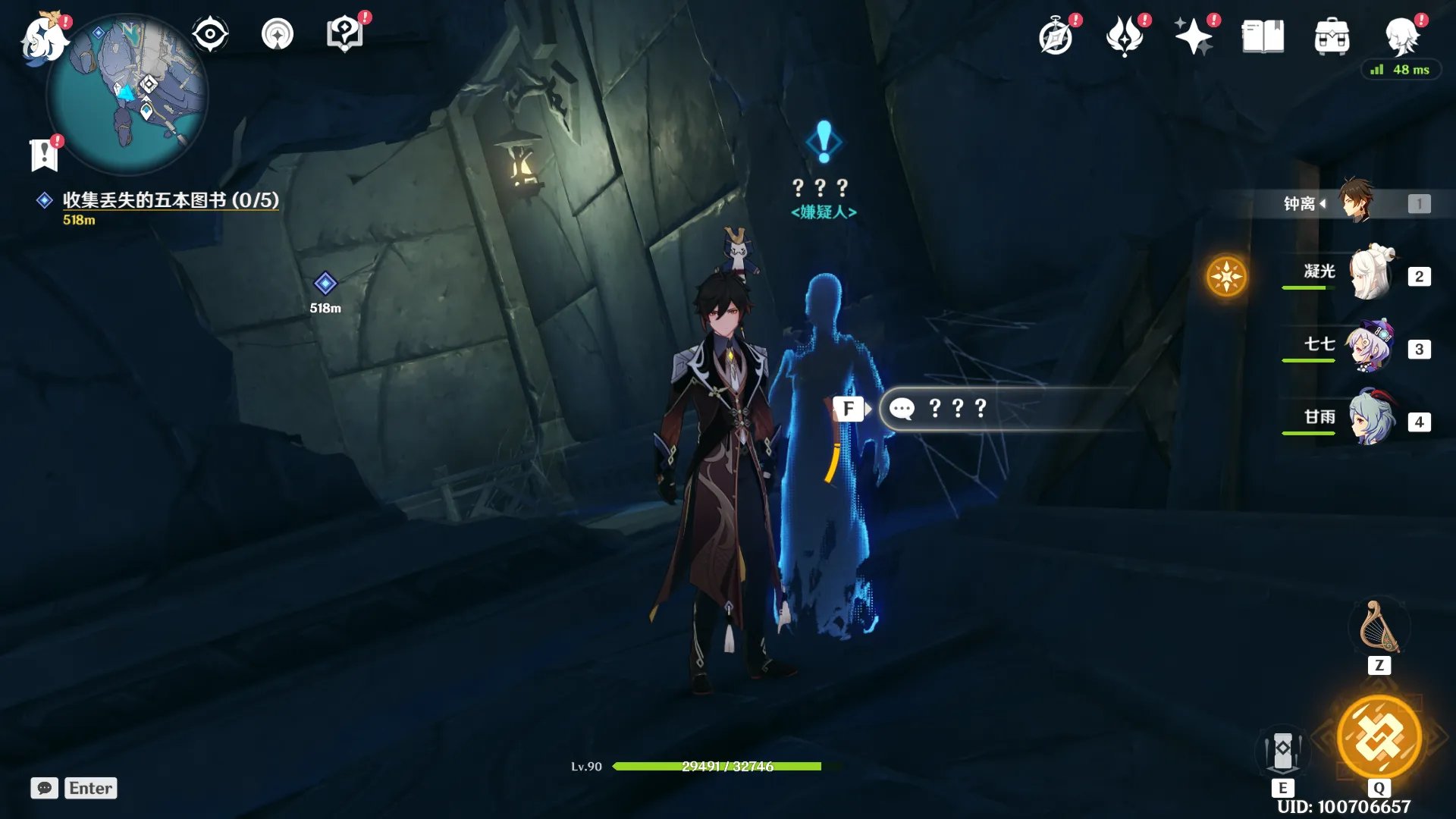This screenshot has height=819, width=1456.
Task: Open the quest journal flag icon
Action: (x=44, y=155)
